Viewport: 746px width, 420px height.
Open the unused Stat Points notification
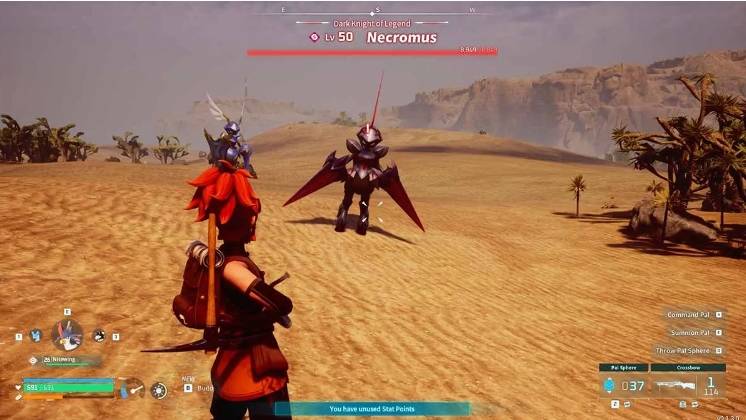click(372, 408)
